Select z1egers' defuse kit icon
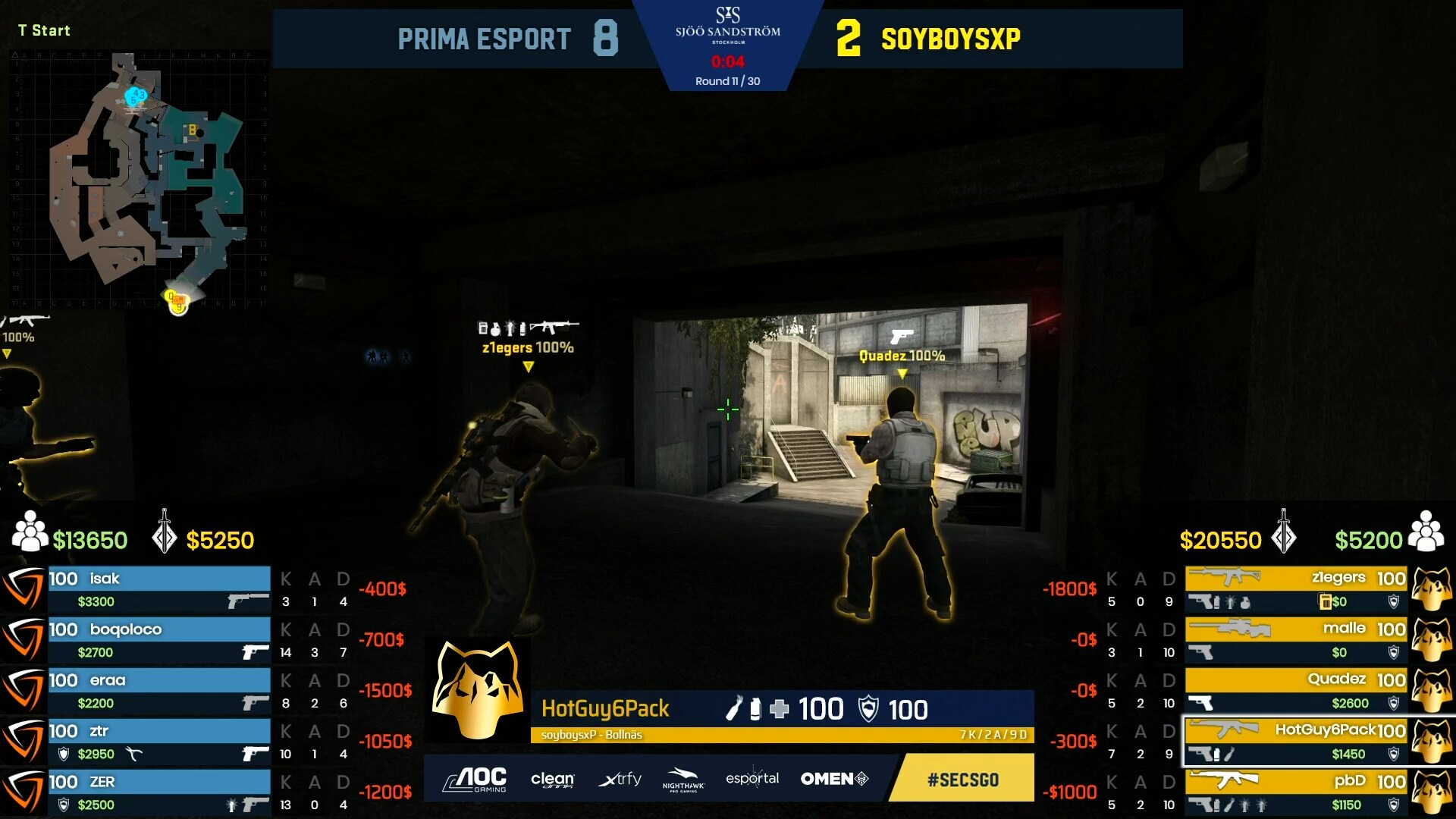The height and width of the screenshot is (819, 1456). [1326, 602]
